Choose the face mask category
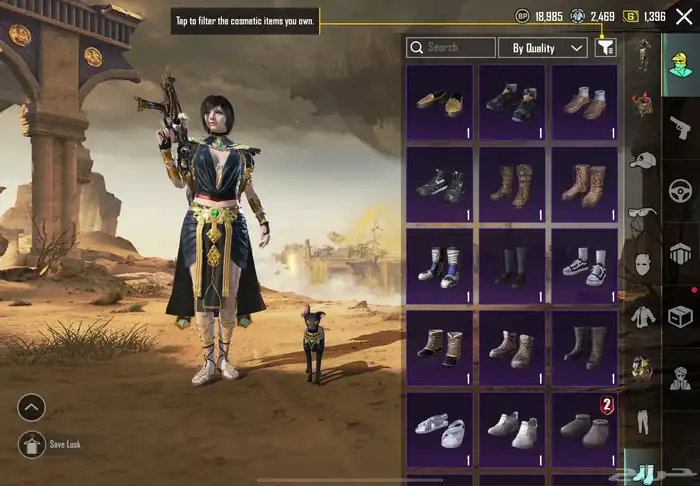The width and height of the screenshot is (700, 486). [x=640, y=263]
